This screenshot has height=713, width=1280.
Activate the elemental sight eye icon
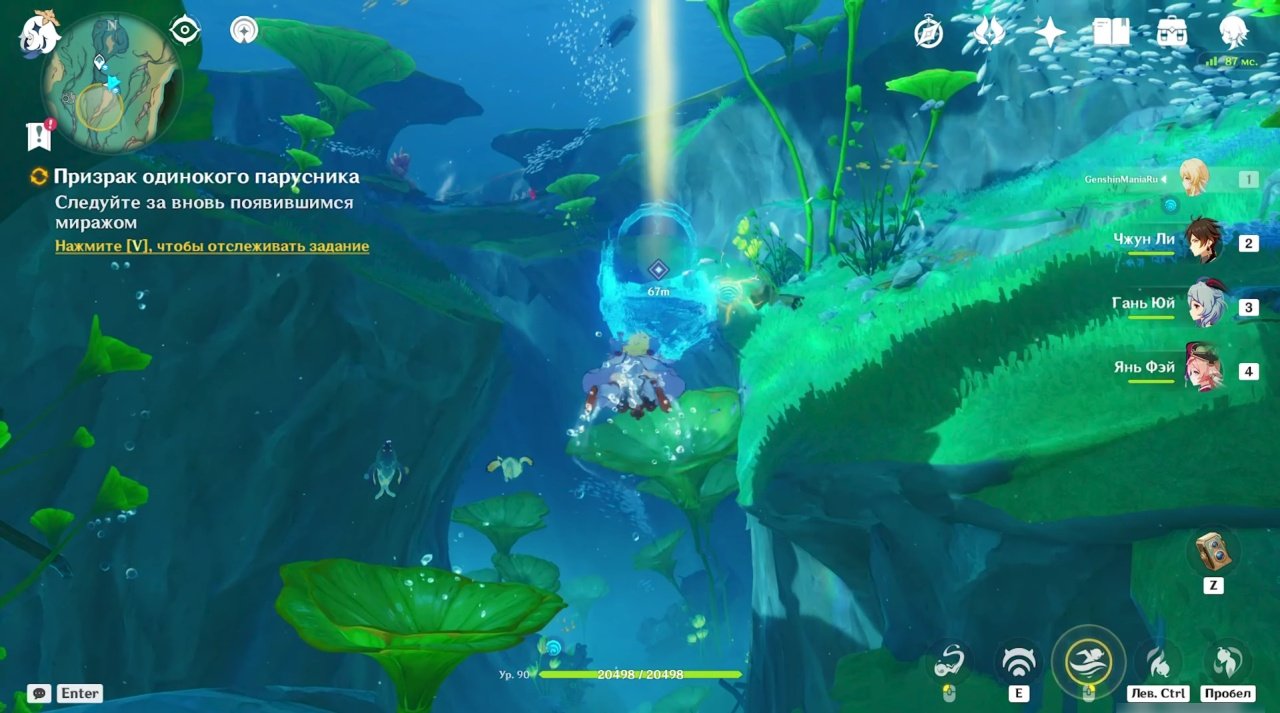tap(185, 30)
